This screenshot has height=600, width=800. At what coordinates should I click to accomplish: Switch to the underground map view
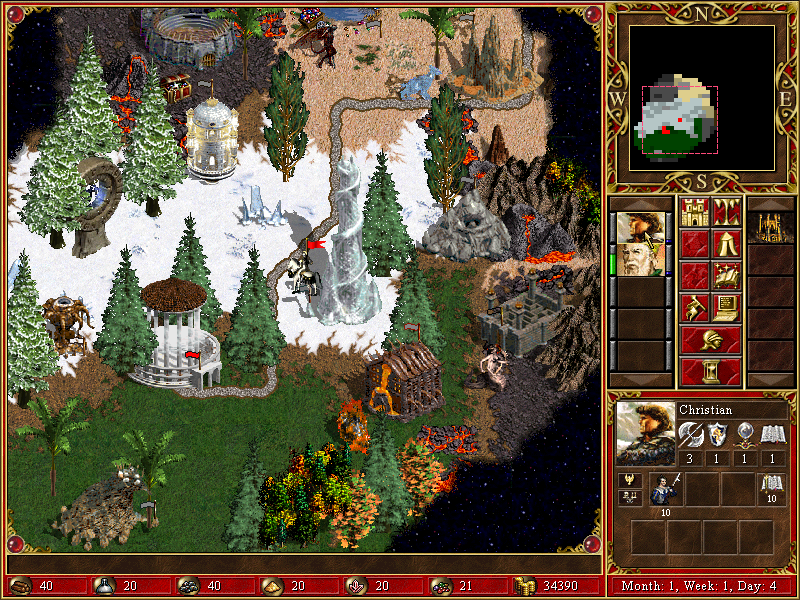tap(726, 212)
